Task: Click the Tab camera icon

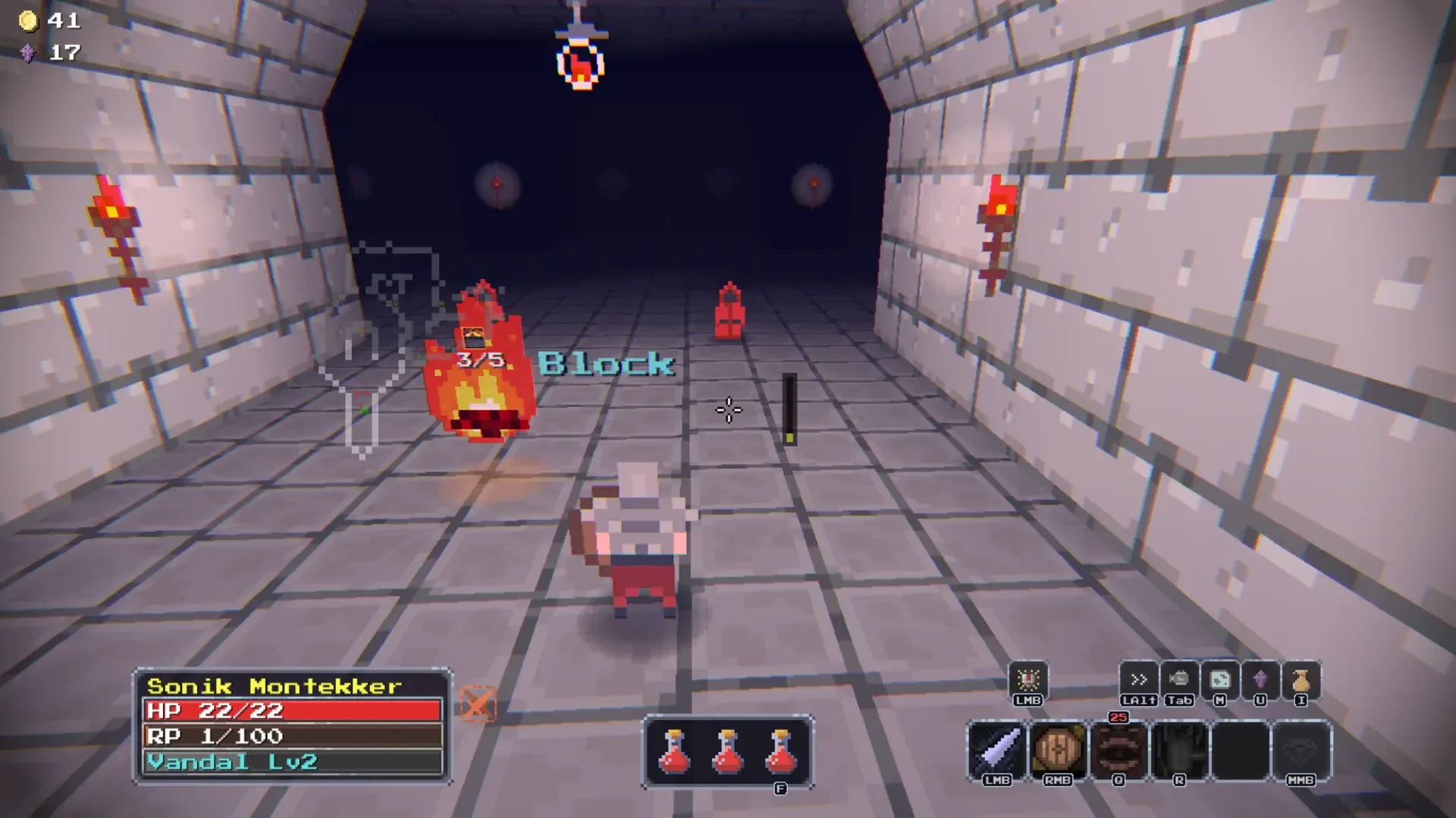Action: [1180, 681]
